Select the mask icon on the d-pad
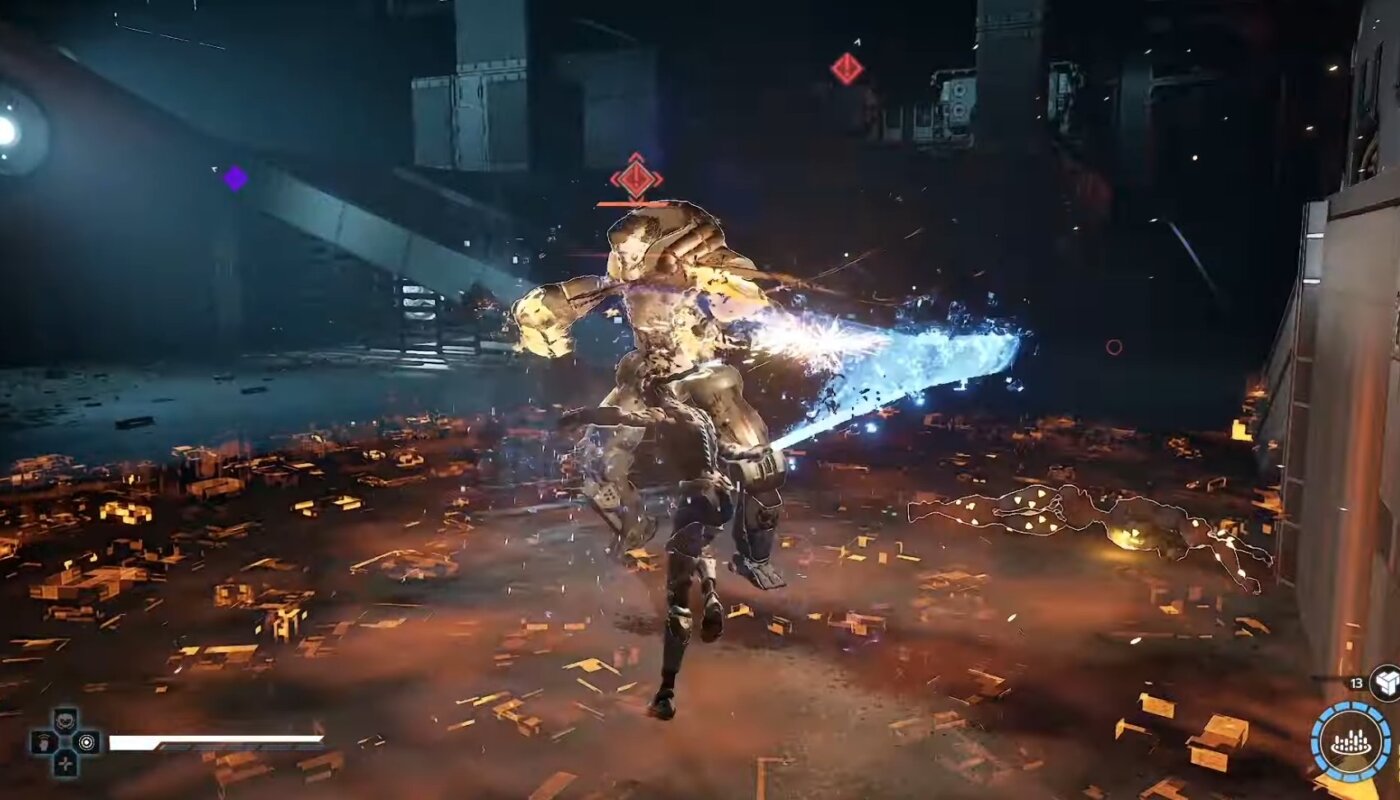 [66, 719]
